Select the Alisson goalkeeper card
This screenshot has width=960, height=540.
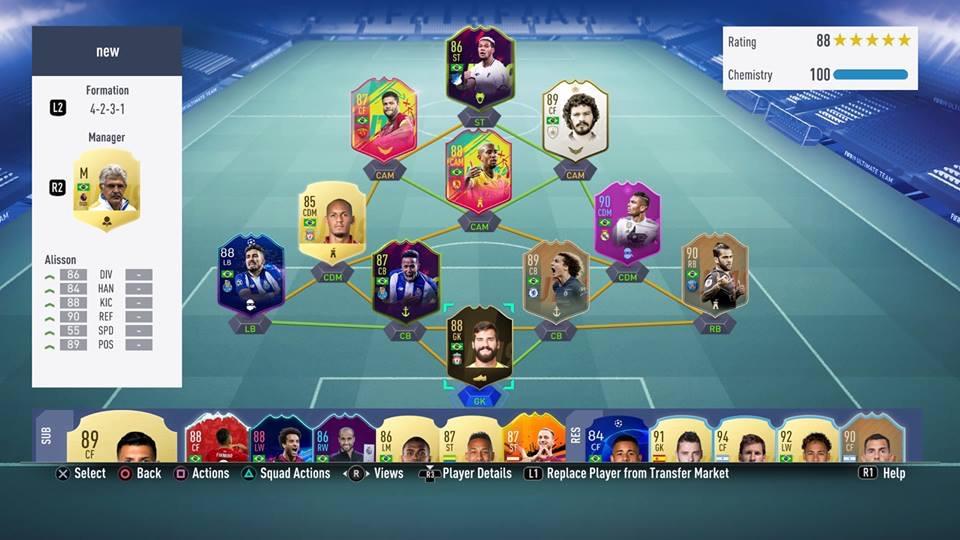pos(479,347)
